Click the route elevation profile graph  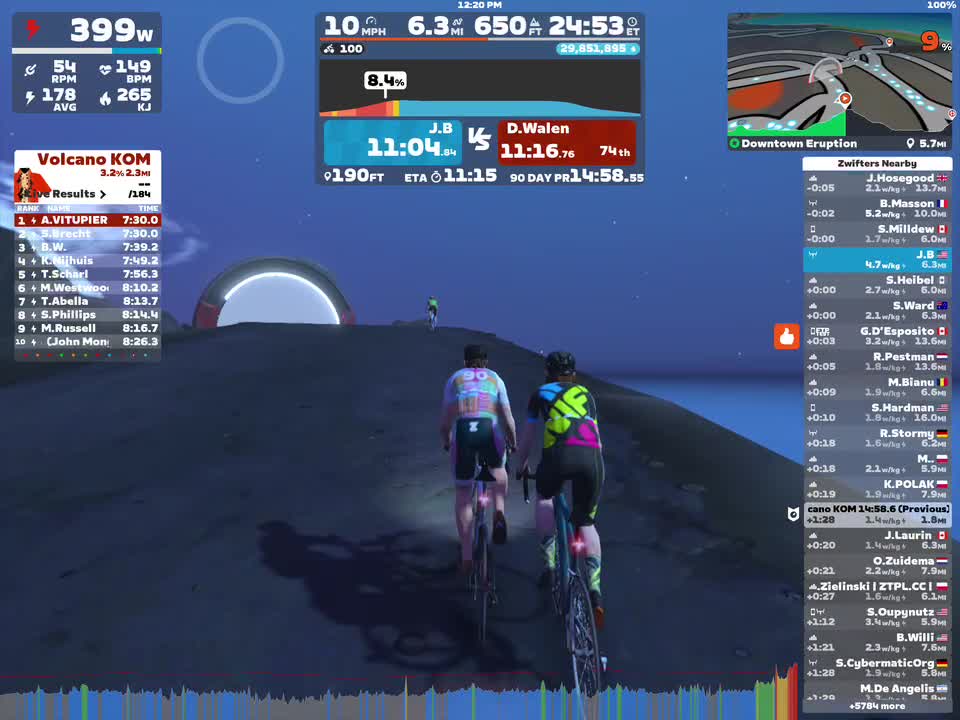(480, 90)
